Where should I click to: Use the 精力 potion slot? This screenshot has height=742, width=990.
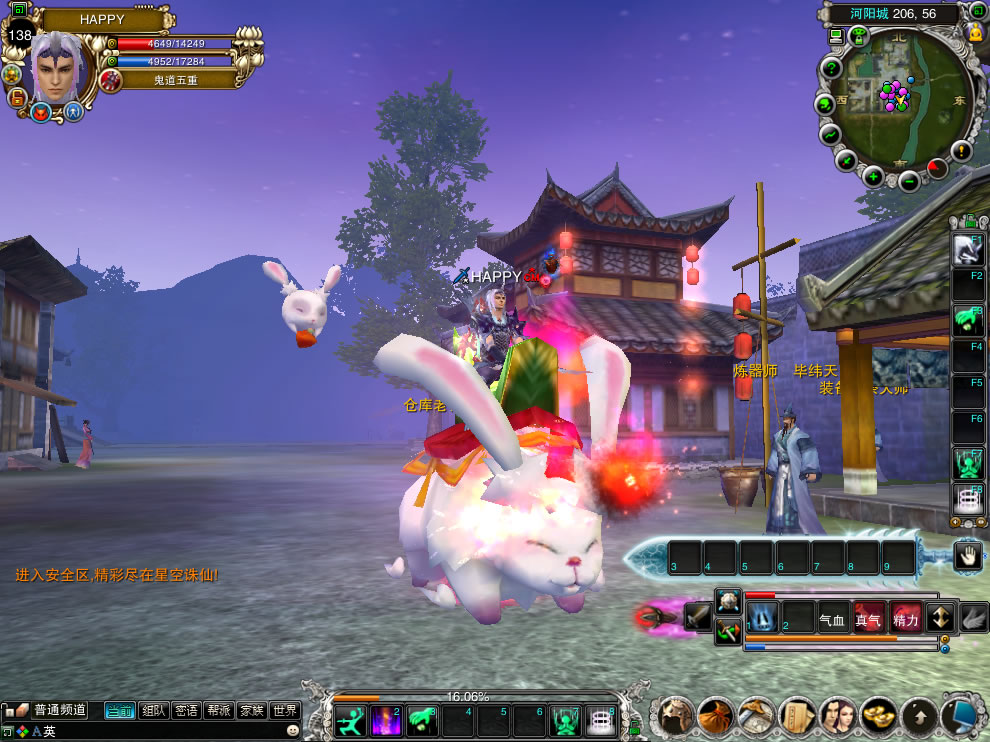pos(905,619)
